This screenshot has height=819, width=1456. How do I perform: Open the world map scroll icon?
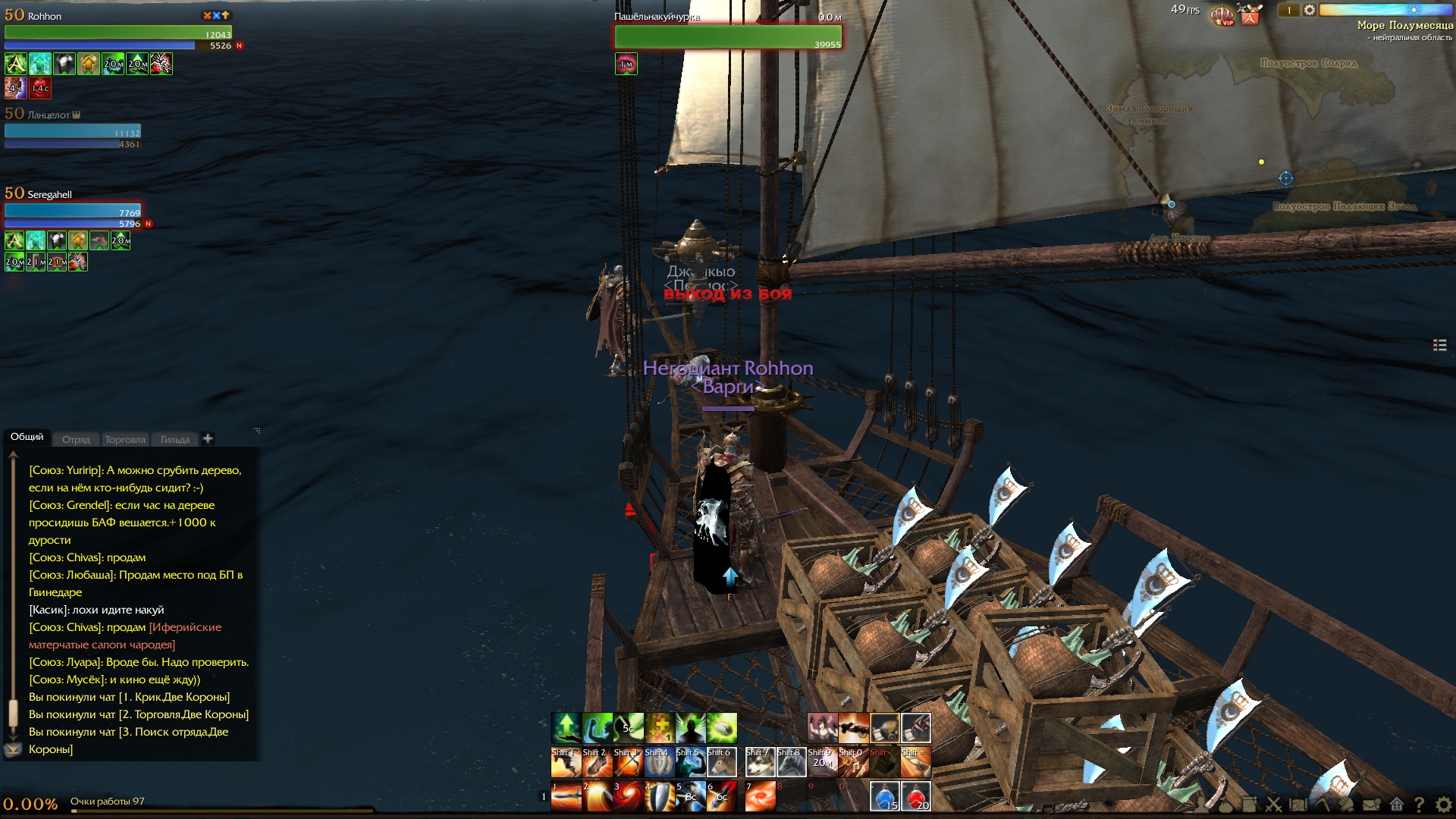(x=1298, y=805)
